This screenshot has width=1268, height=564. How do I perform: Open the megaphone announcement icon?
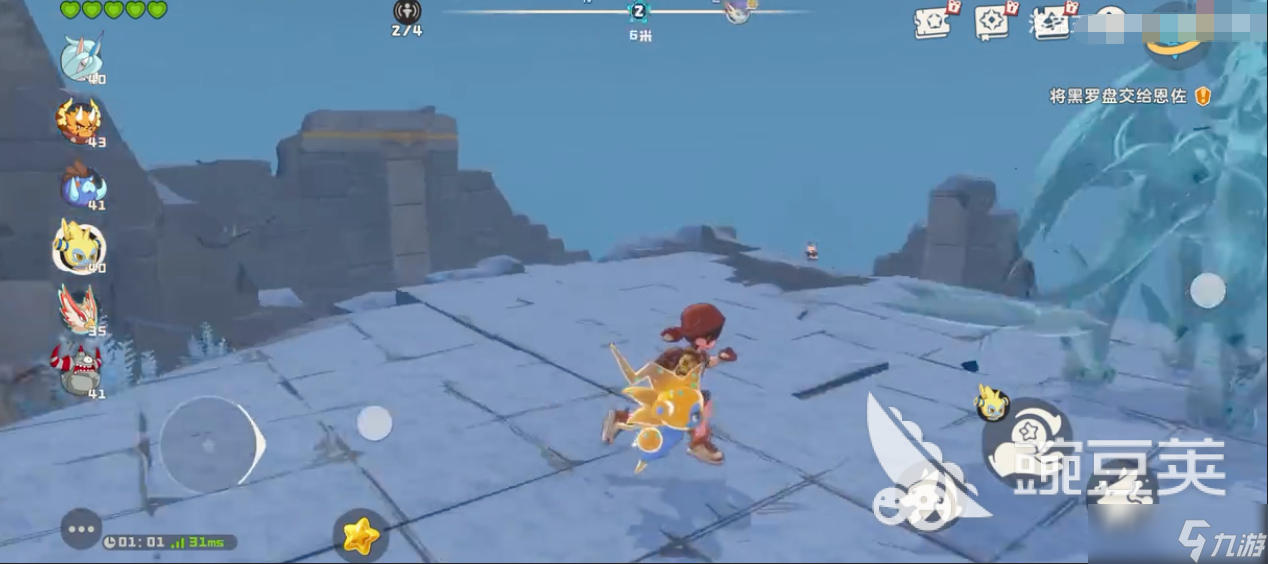point(1051,20)
